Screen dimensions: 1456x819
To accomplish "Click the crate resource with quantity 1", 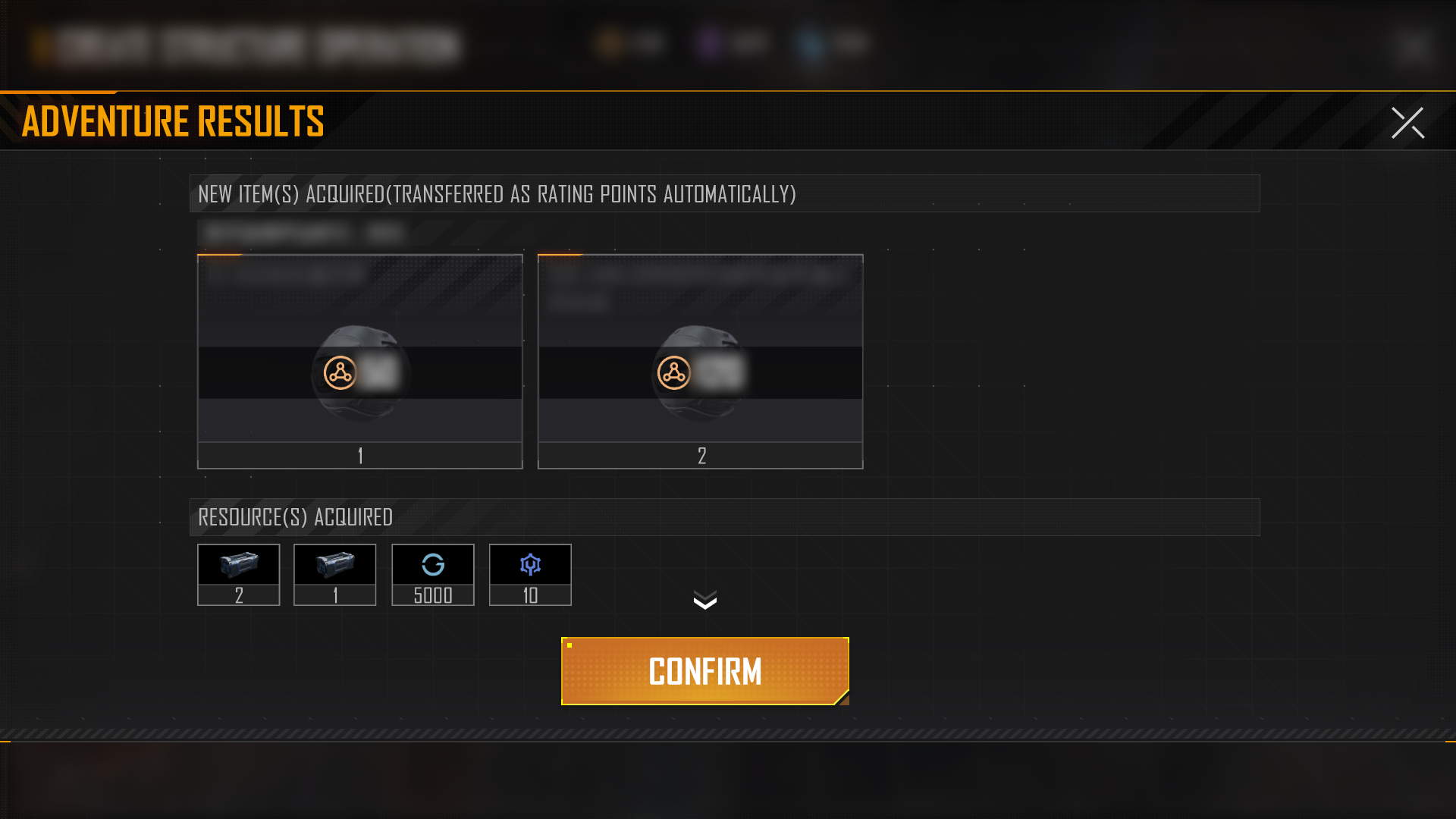I will pos(335,574).
